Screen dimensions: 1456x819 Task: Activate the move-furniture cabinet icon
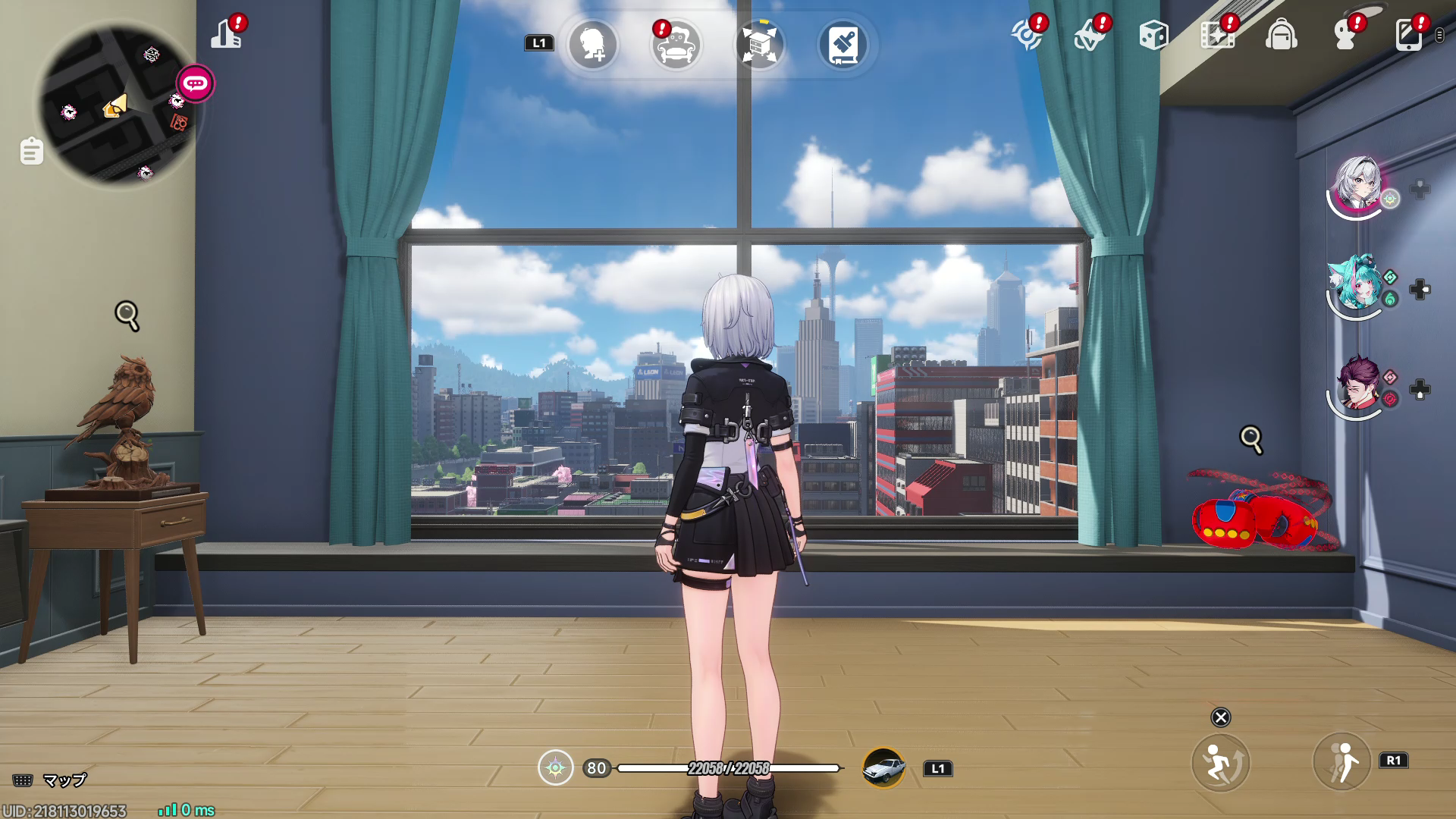(x=759, y=45)
